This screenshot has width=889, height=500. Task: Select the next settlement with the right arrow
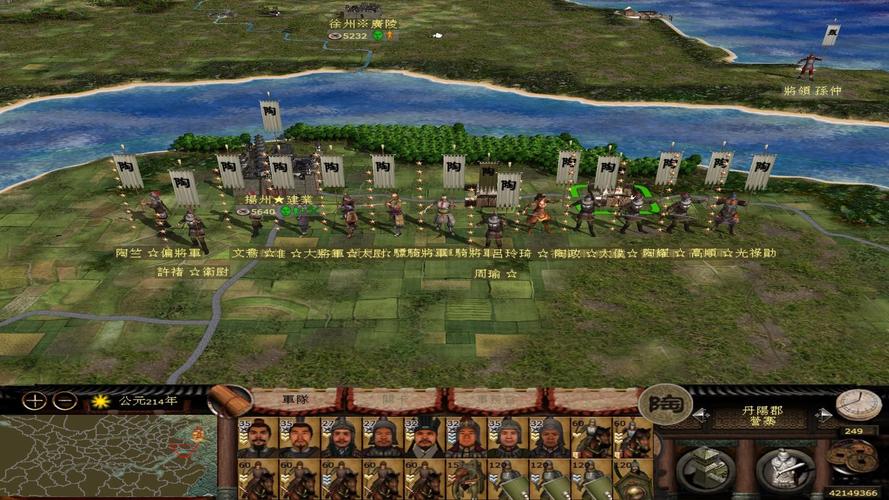click(822, 414)
